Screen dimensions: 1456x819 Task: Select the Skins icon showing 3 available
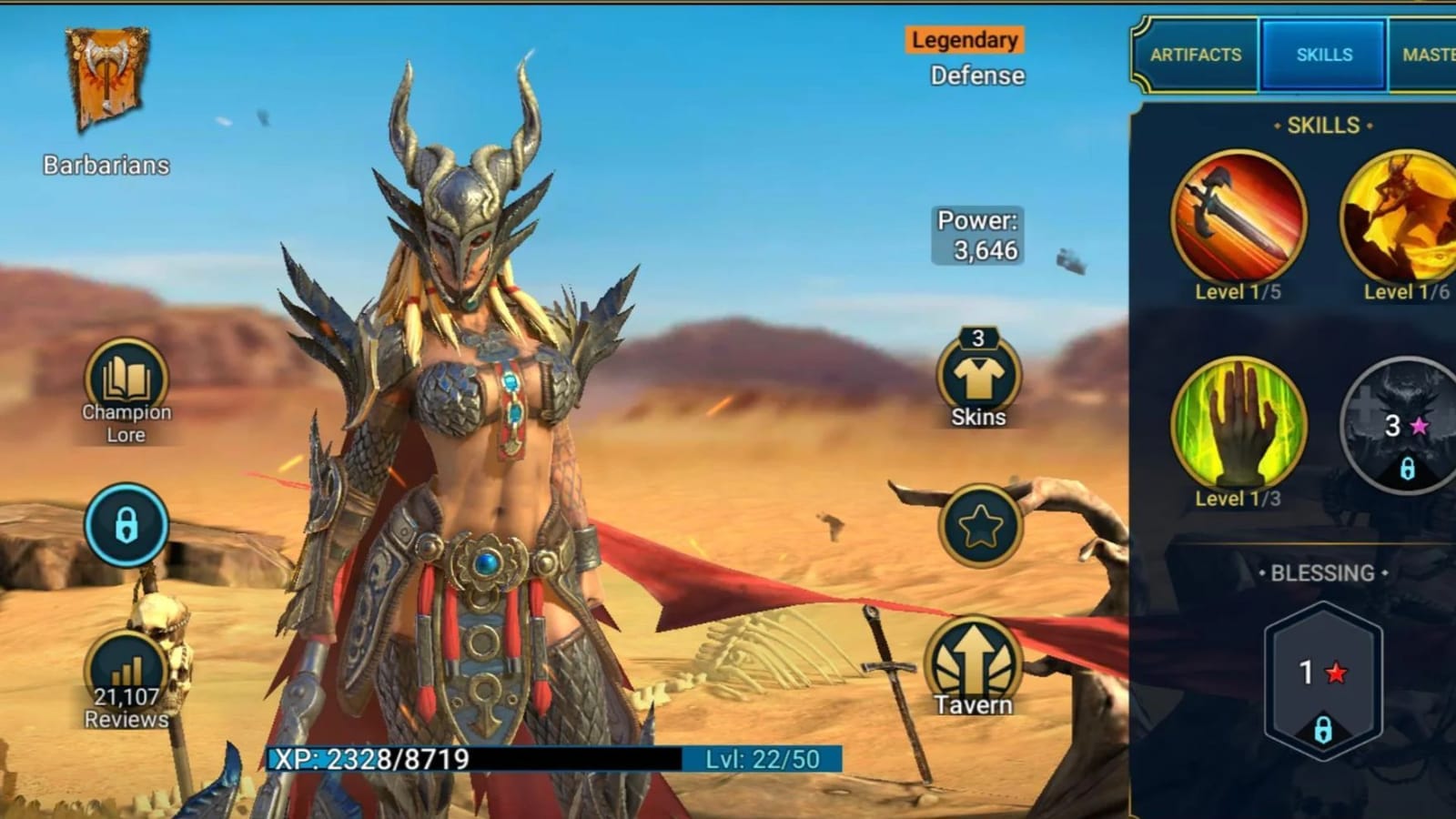tap(976, 378)
